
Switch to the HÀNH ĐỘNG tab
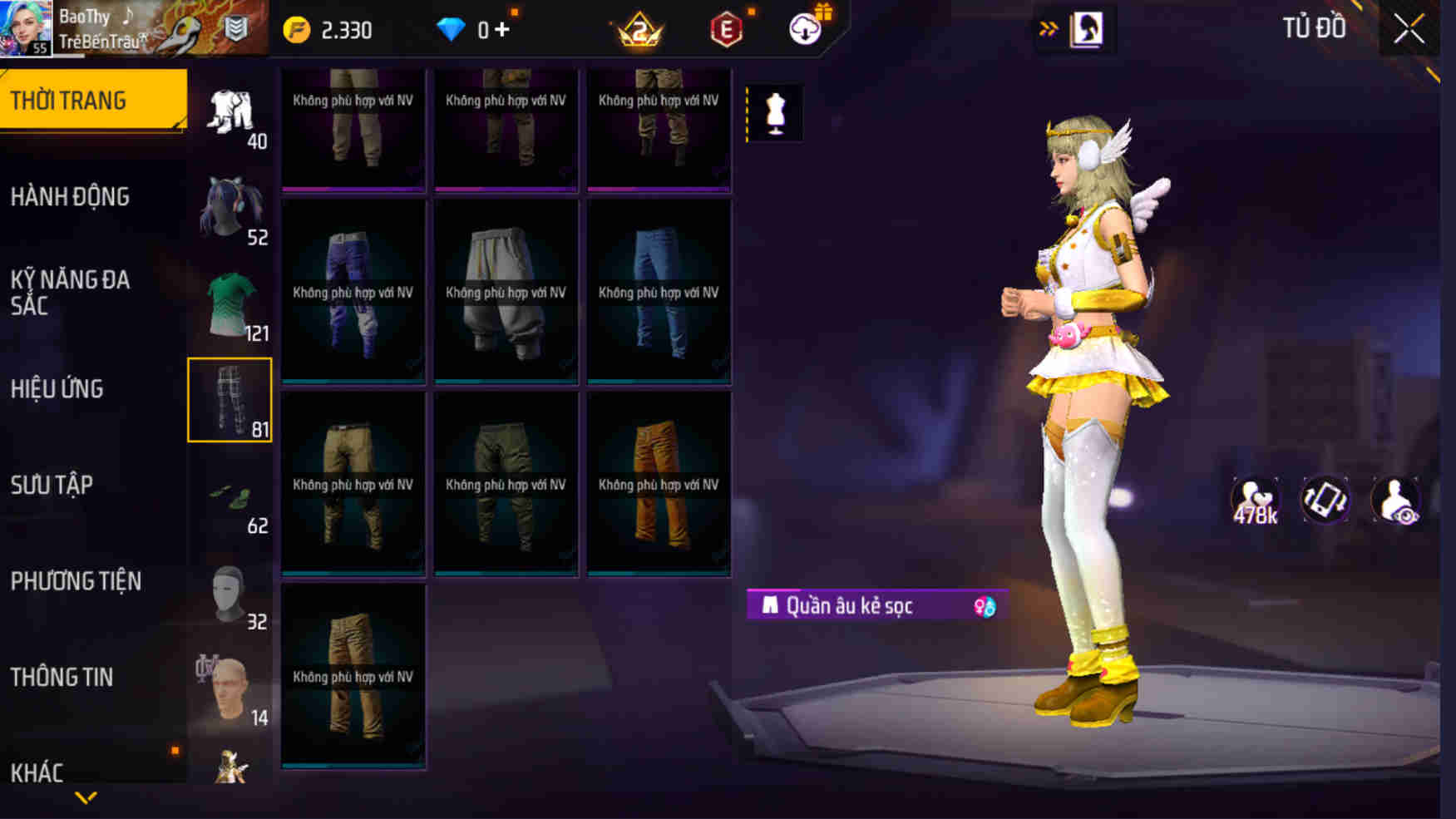point(71,196)
